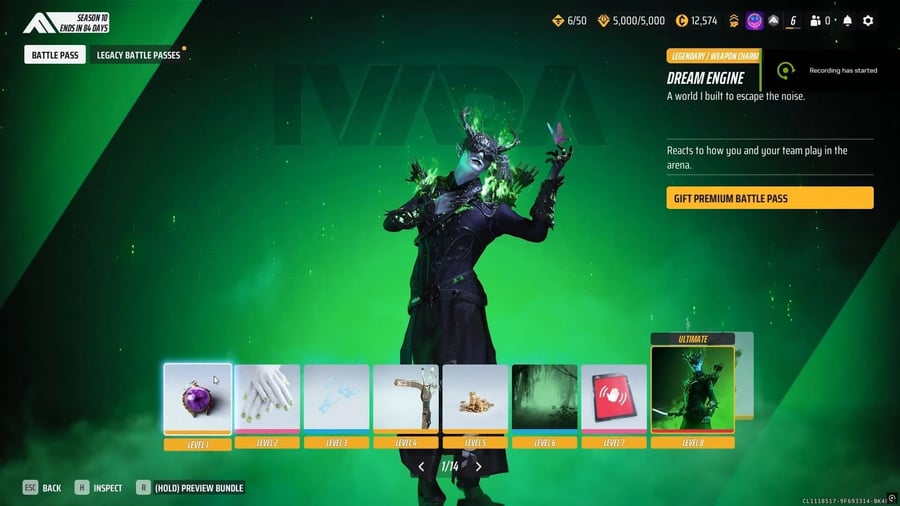The width and height of the screenshot is (900, 506).
Task: Pick the wooden staff Level 4 reward
Action: tap(405, 398)
